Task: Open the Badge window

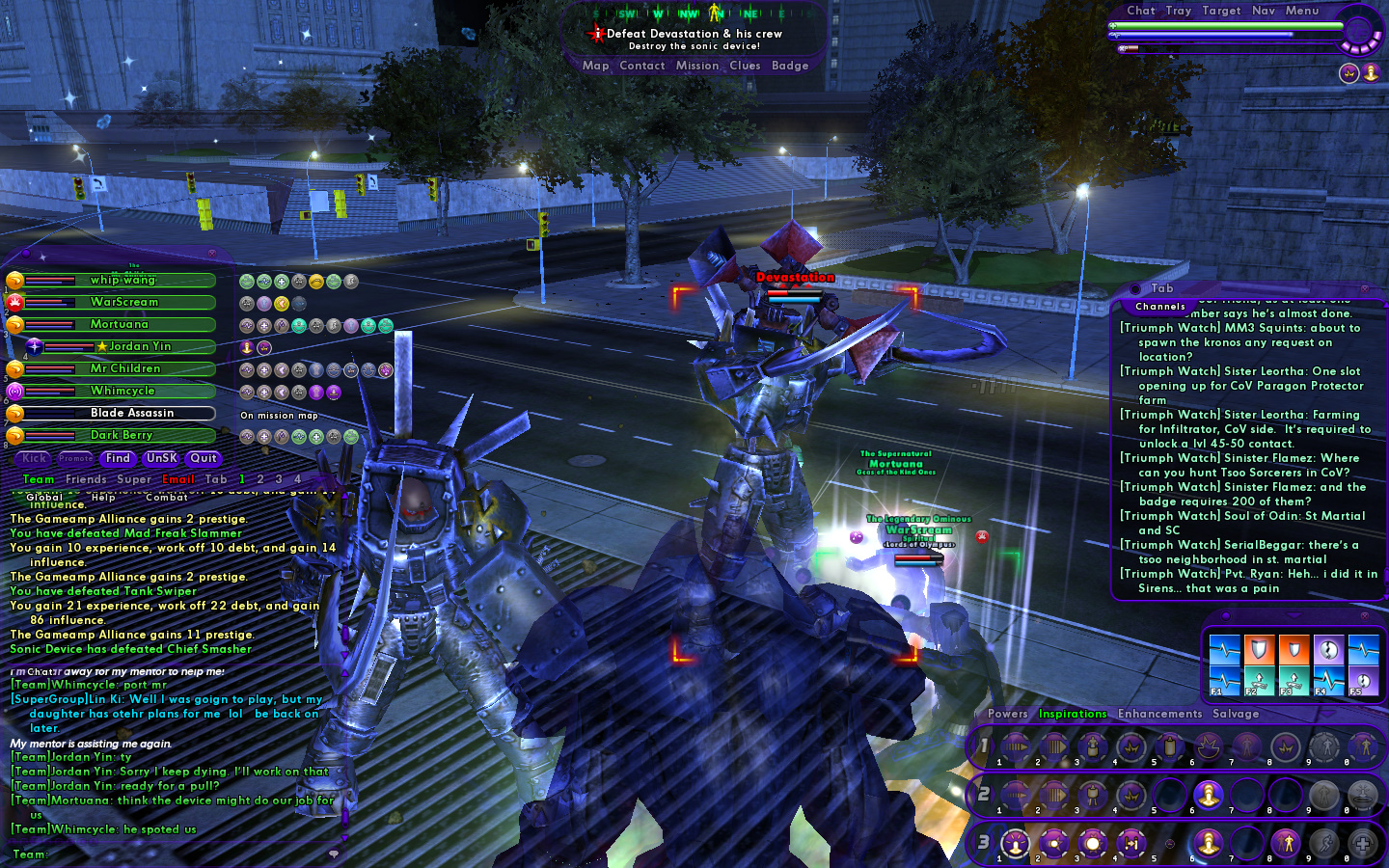Action: [x=790, y=66]
